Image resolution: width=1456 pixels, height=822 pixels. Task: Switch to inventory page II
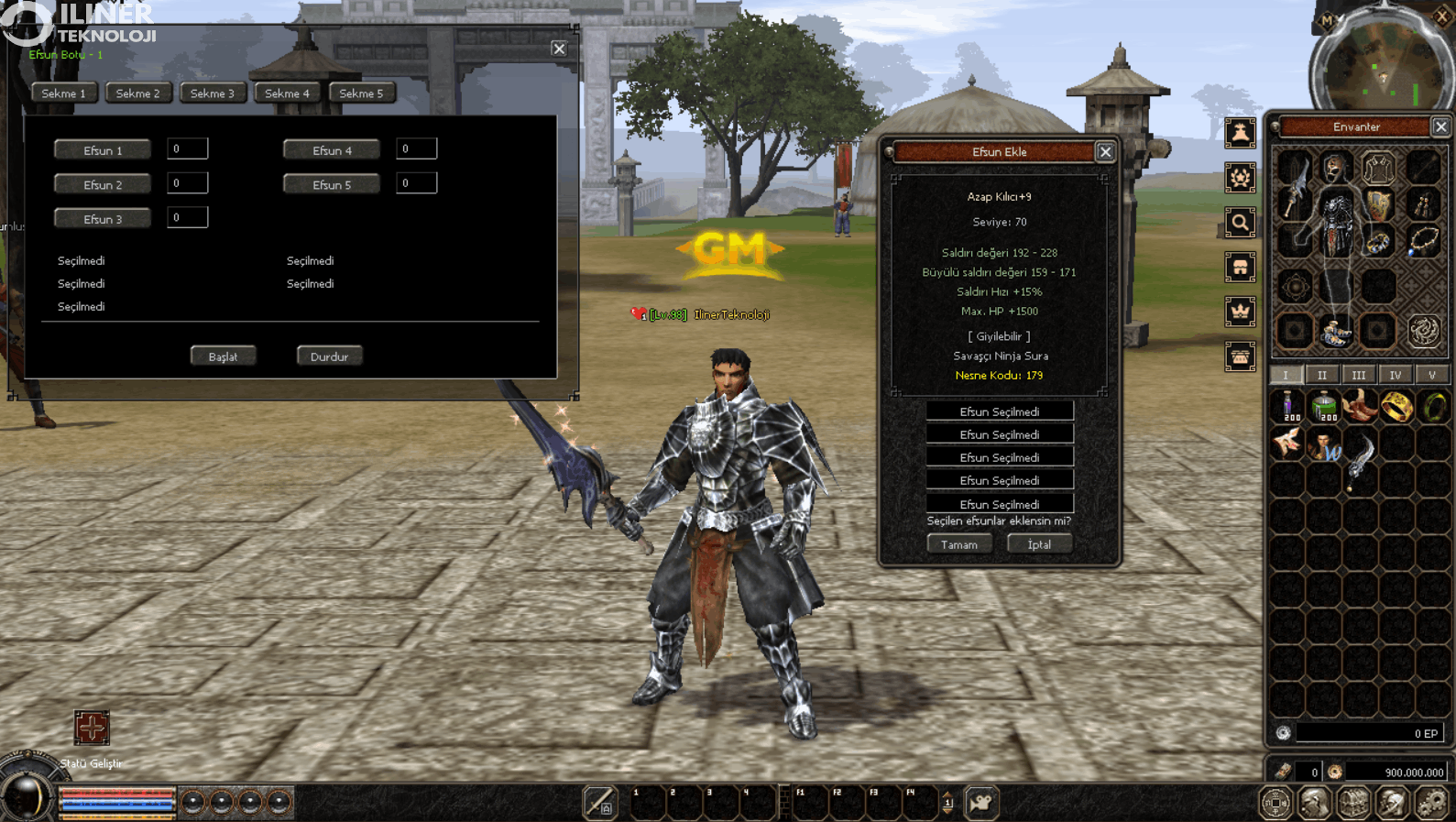(1321, 375)
